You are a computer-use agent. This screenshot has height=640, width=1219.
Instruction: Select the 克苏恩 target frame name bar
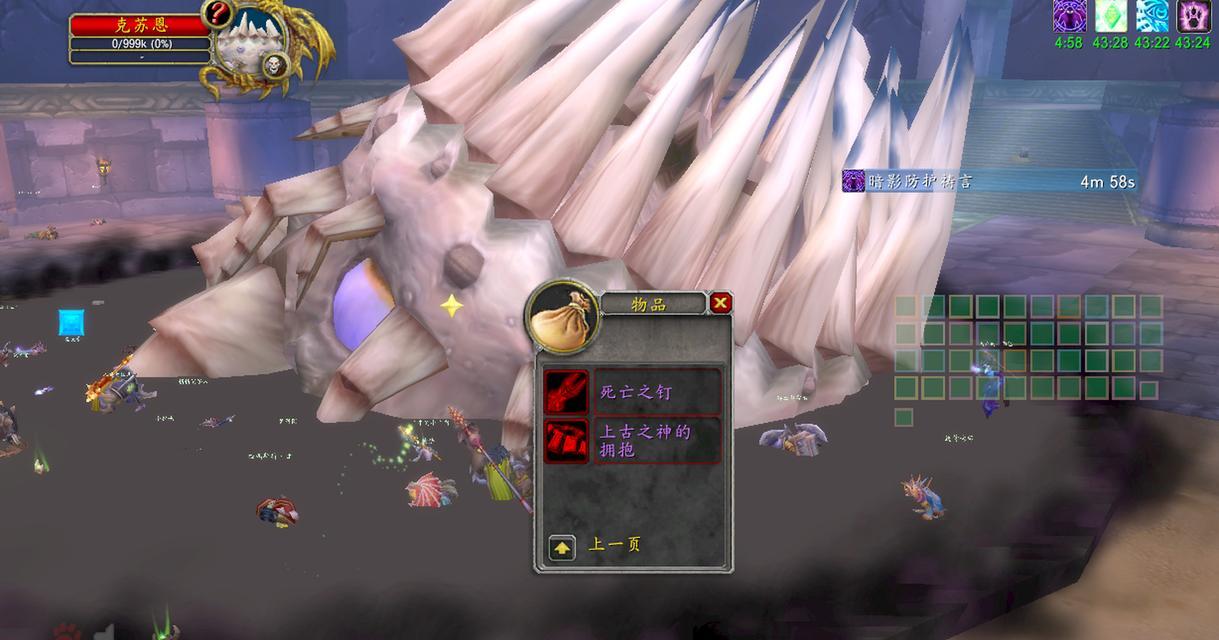139,24
